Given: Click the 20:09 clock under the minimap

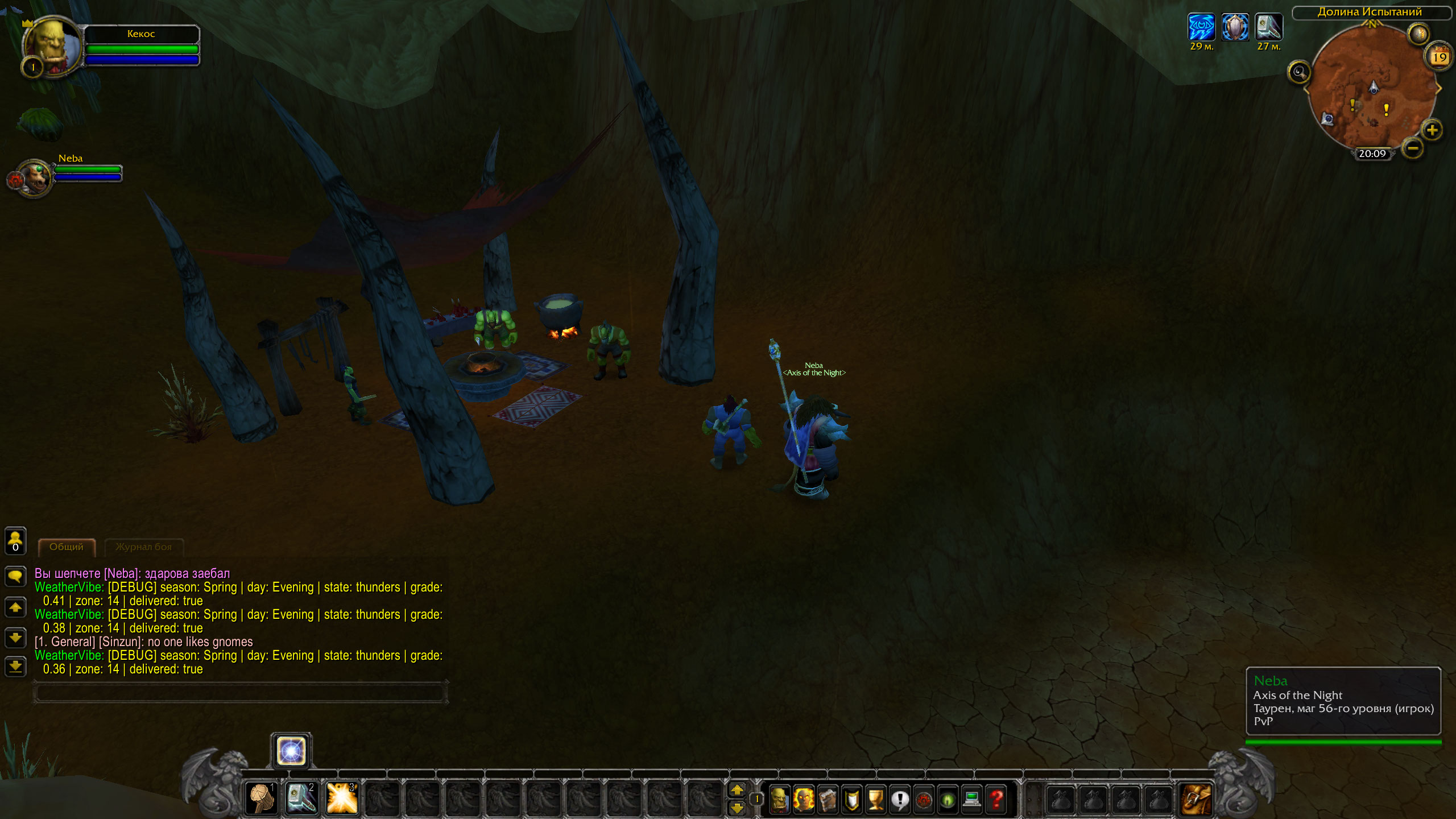Looking at the screenshot, I should [x=1372, y=154].
